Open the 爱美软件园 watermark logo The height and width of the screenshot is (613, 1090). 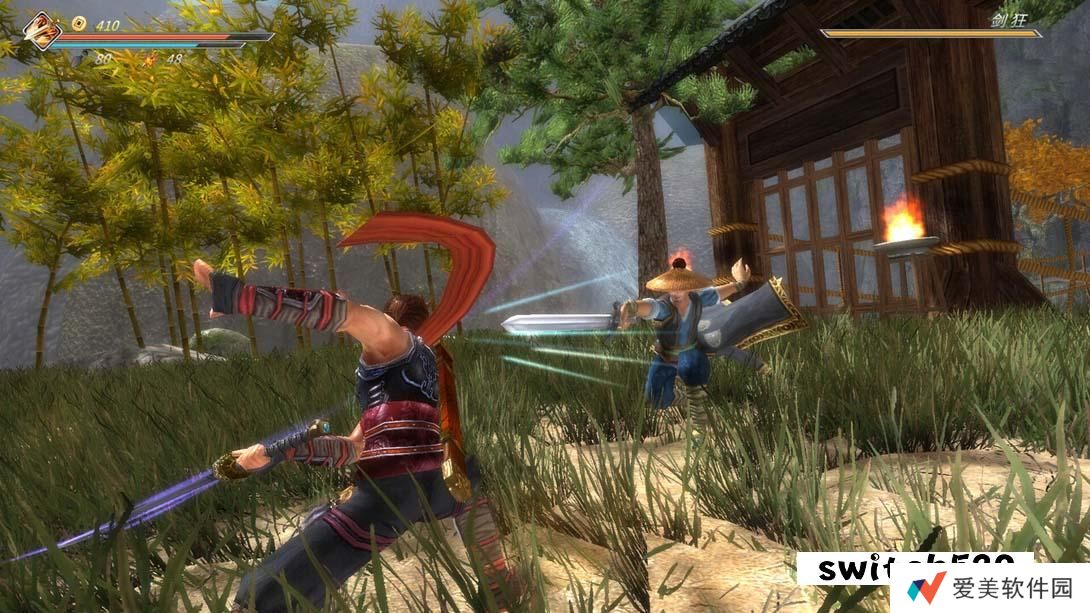tap(924, 589)
